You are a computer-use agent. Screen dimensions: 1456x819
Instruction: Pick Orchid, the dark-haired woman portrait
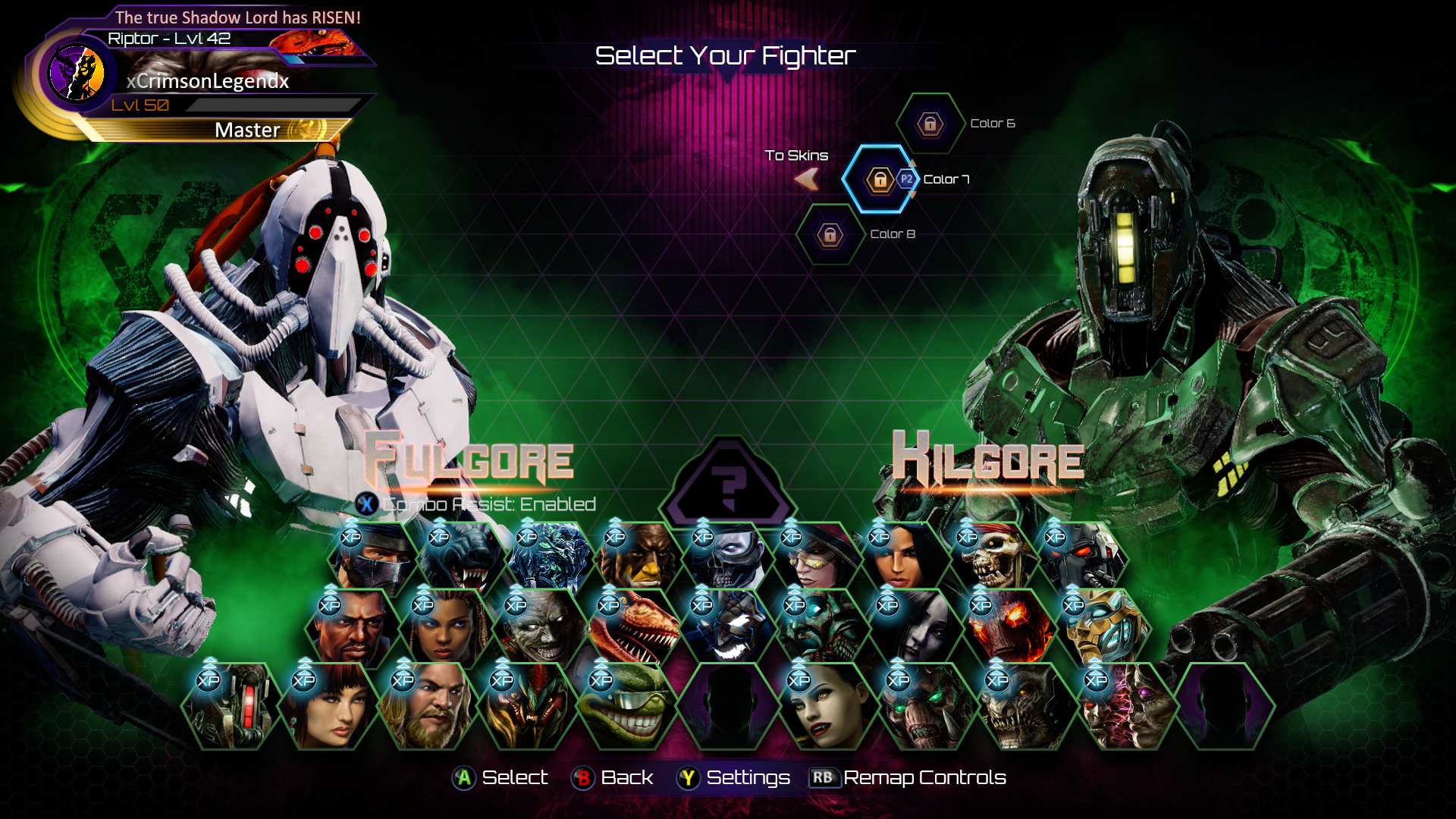click(x=901, y=560)
